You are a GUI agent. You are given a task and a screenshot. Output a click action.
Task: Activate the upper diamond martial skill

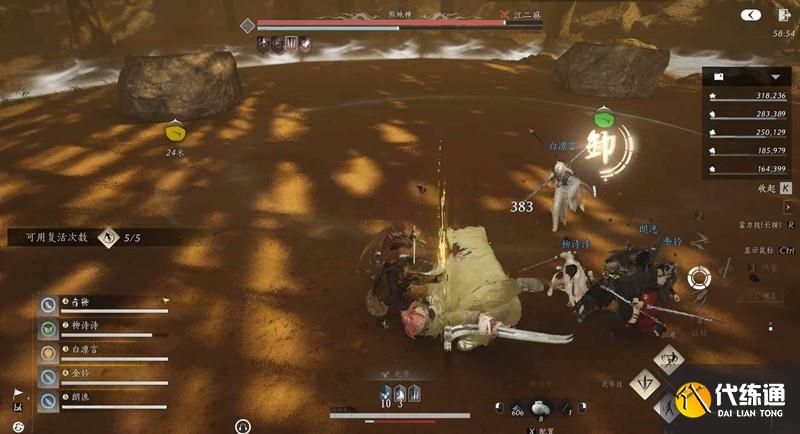tap(667, 358)
